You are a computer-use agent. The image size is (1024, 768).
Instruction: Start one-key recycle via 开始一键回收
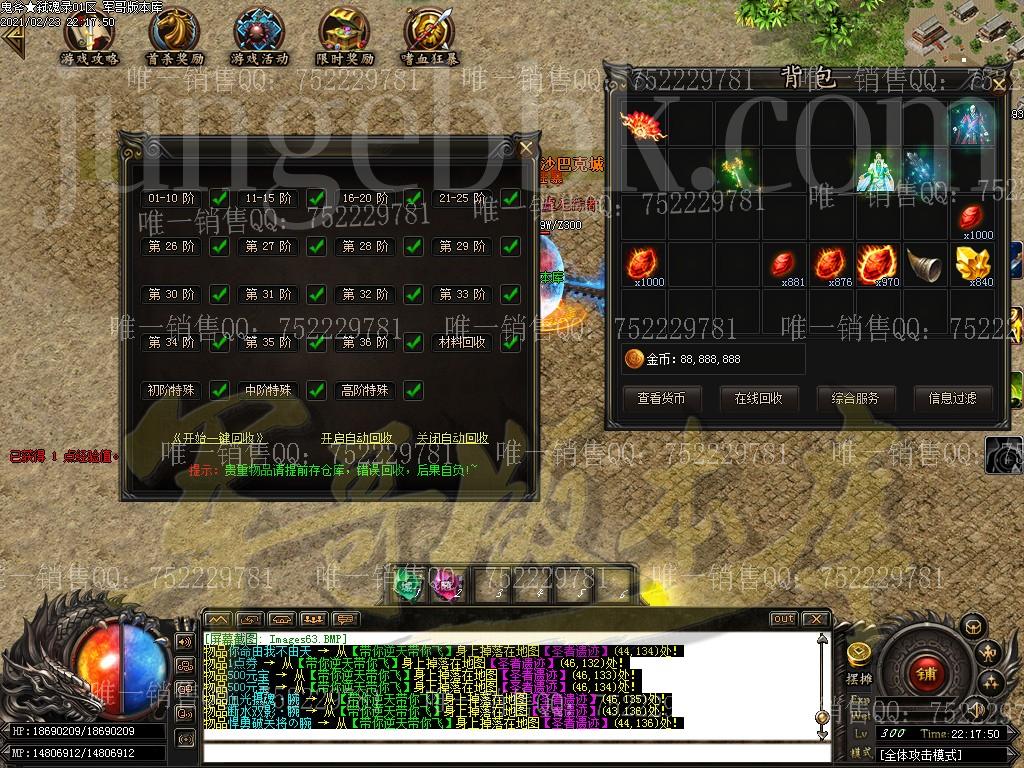(218, 438)
